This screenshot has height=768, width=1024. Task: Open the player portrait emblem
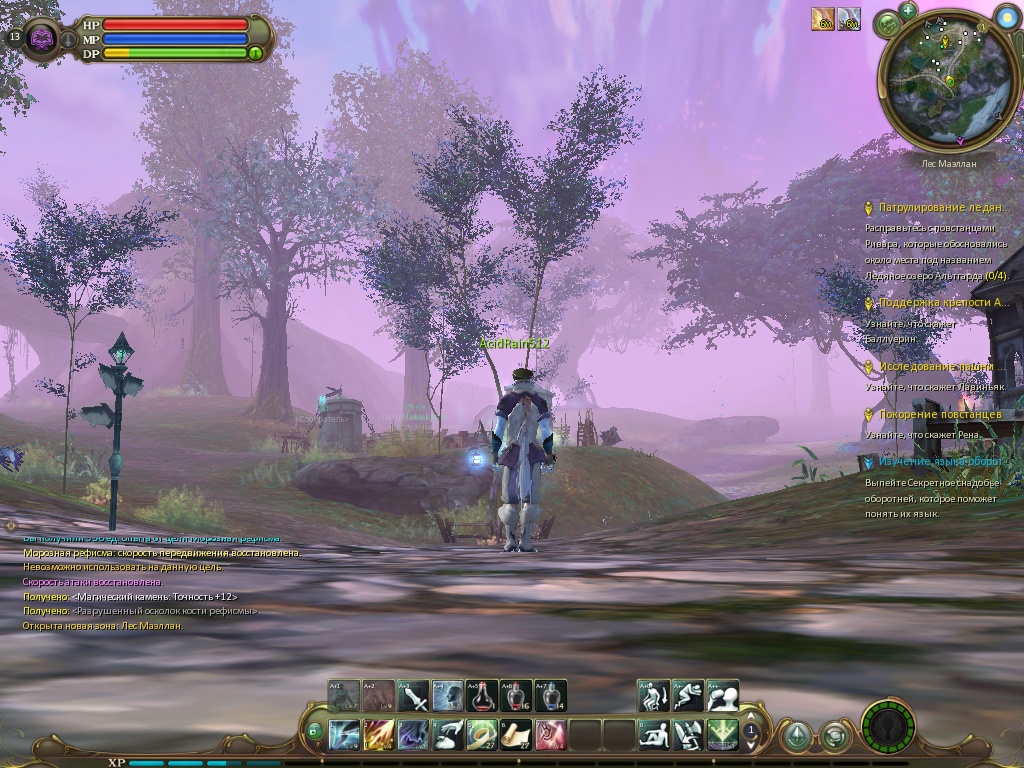[42, 39]
